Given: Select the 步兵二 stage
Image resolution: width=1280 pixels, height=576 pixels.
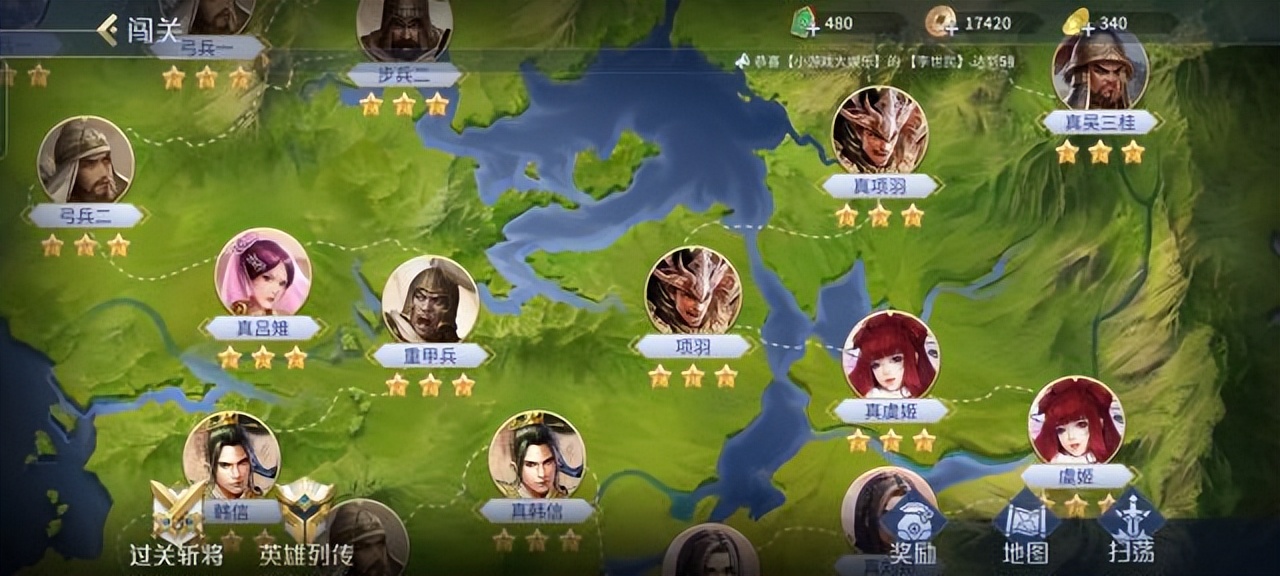Looking at the screenshot, I should pyautogui.click(x=404, y=30).
